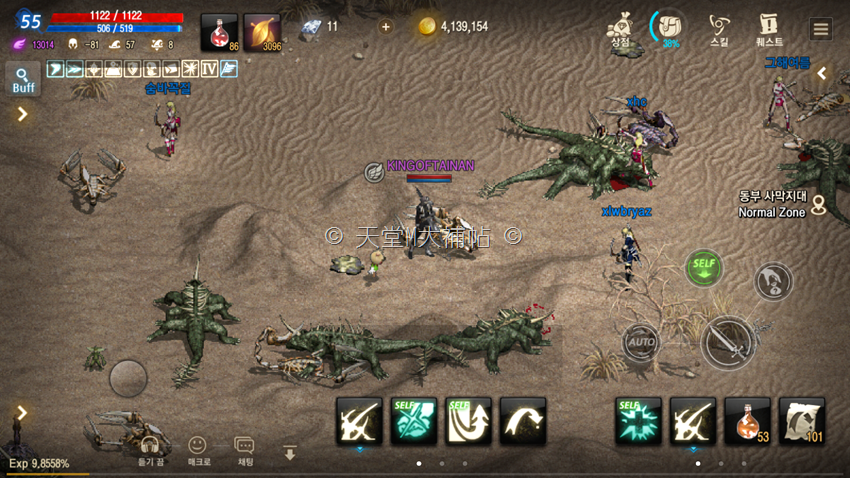Viewport: 850px width, 478px height.
Task: Use the orange potion slot with 53
Action: tap(747, 420)
